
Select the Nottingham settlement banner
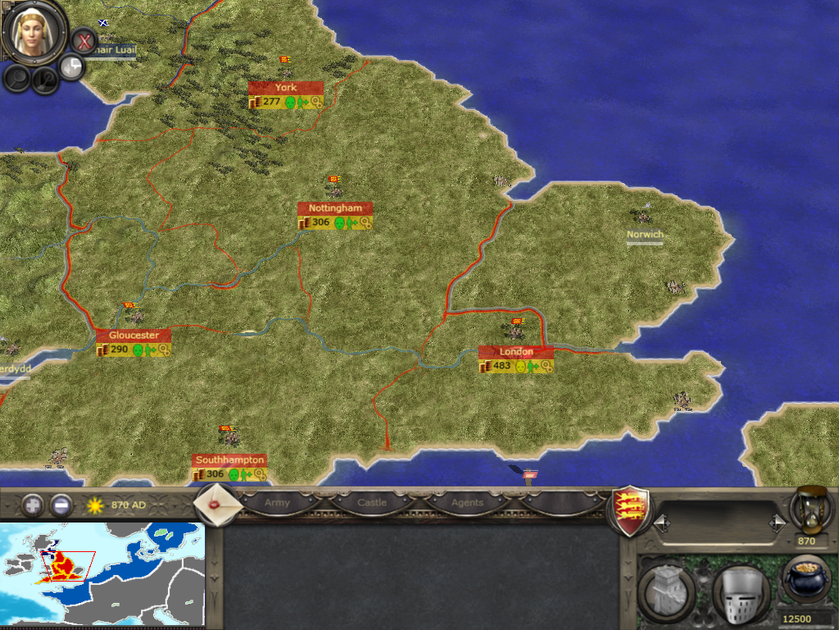click(335, 208)
